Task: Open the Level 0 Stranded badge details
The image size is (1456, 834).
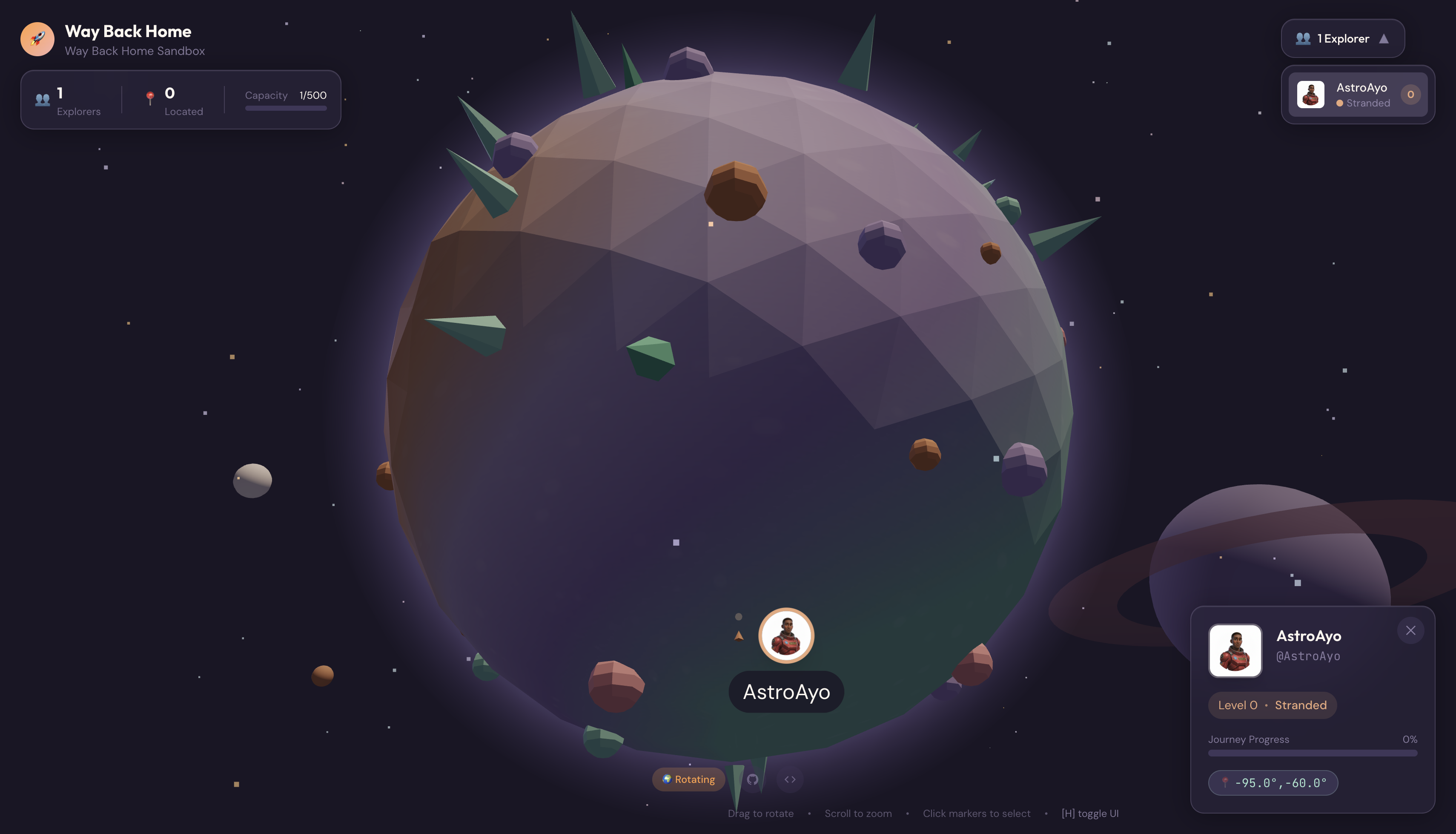Action: [1272, 705]
